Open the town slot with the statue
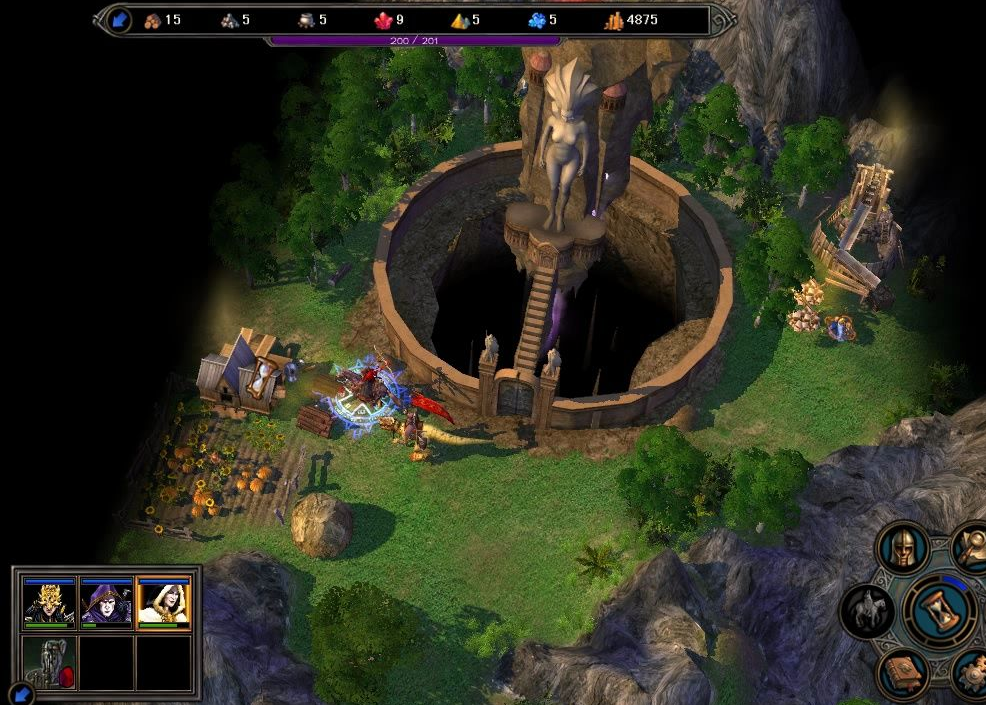The image size is (986, 705). 49,662
